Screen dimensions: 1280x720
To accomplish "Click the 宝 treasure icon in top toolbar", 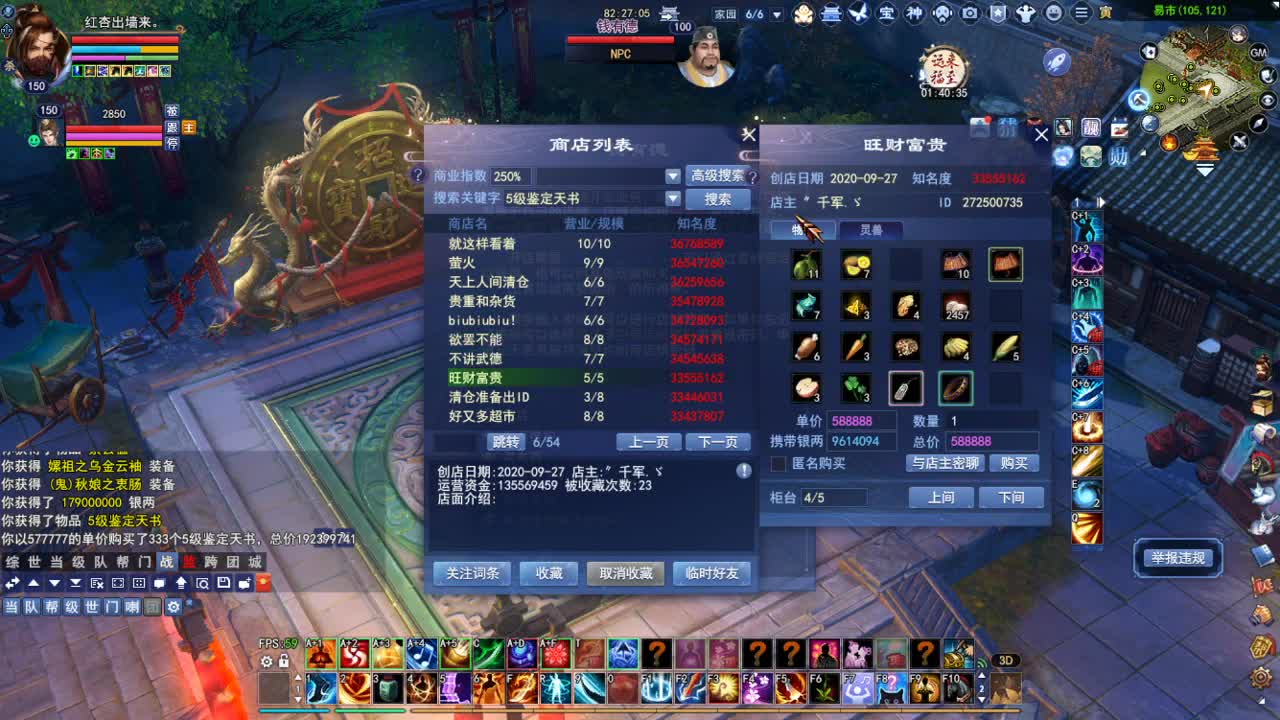I will (x=887, y=14).
